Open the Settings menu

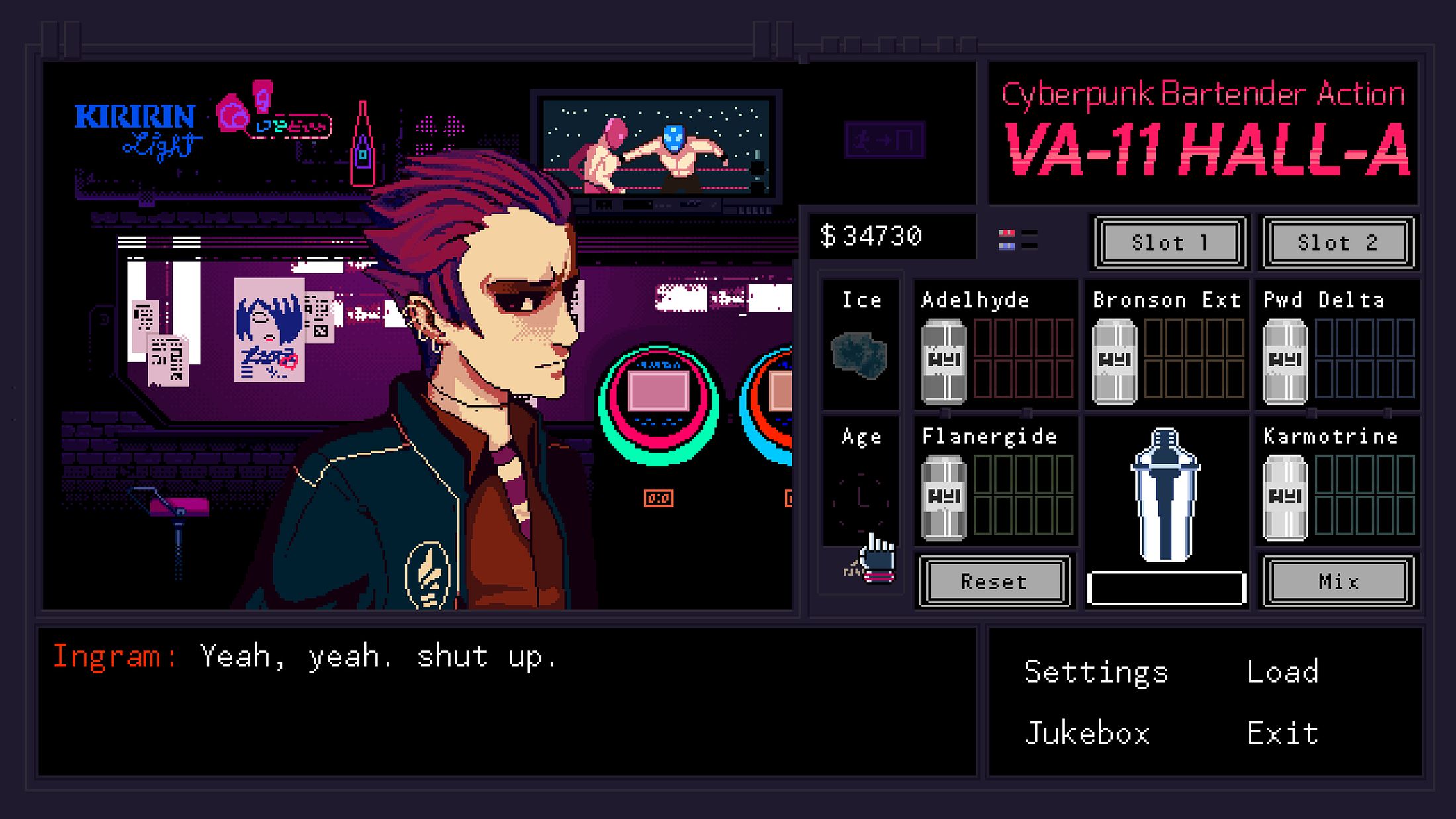1096,672
